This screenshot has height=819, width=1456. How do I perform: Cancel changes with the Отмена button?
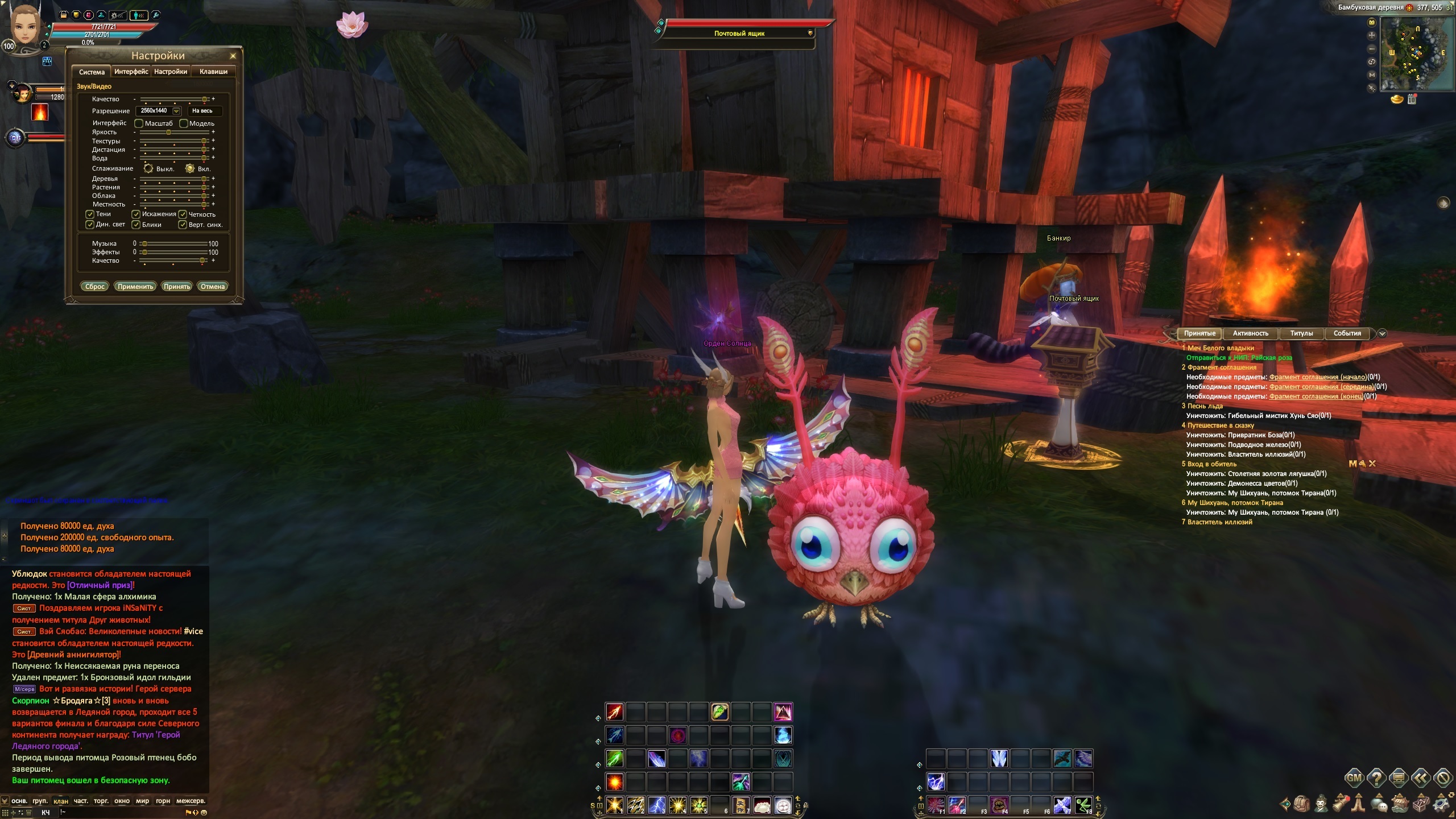(213, 287)
